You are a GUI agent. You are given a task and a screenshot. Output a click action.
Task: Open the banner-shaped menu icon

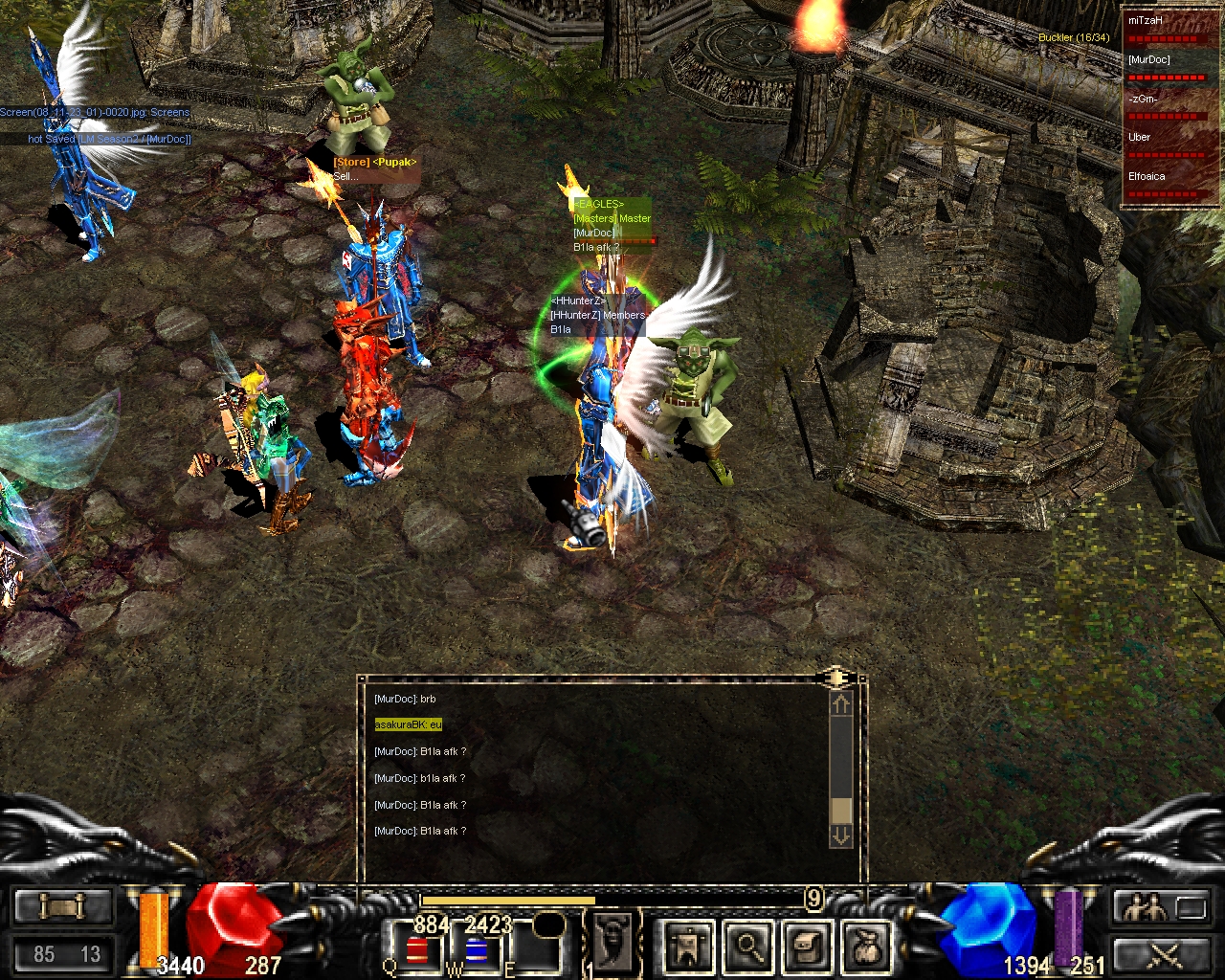(689, 947)
